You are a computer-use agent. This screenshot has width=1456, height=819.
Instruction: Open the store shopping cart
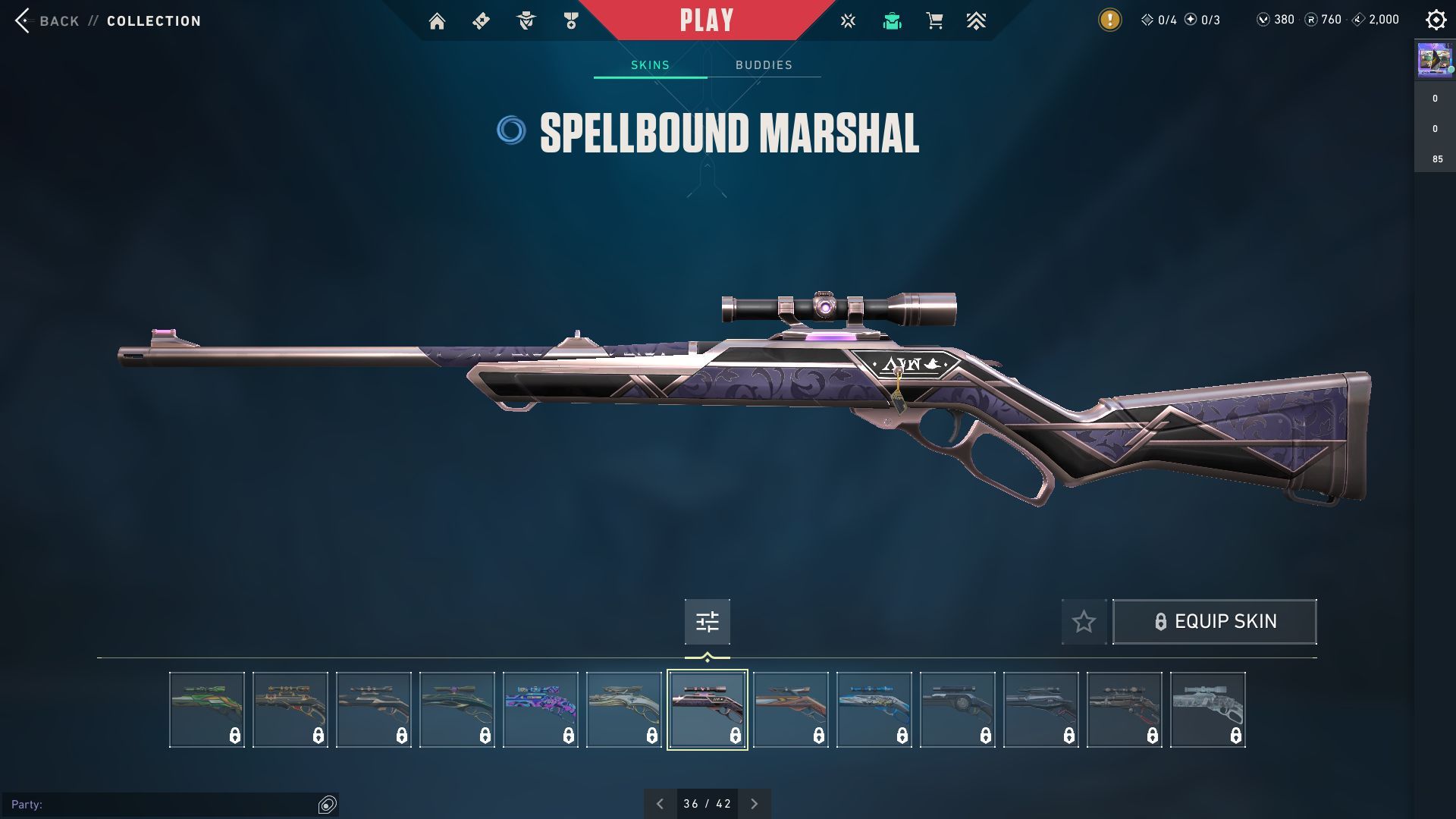(x=934, y=21)
